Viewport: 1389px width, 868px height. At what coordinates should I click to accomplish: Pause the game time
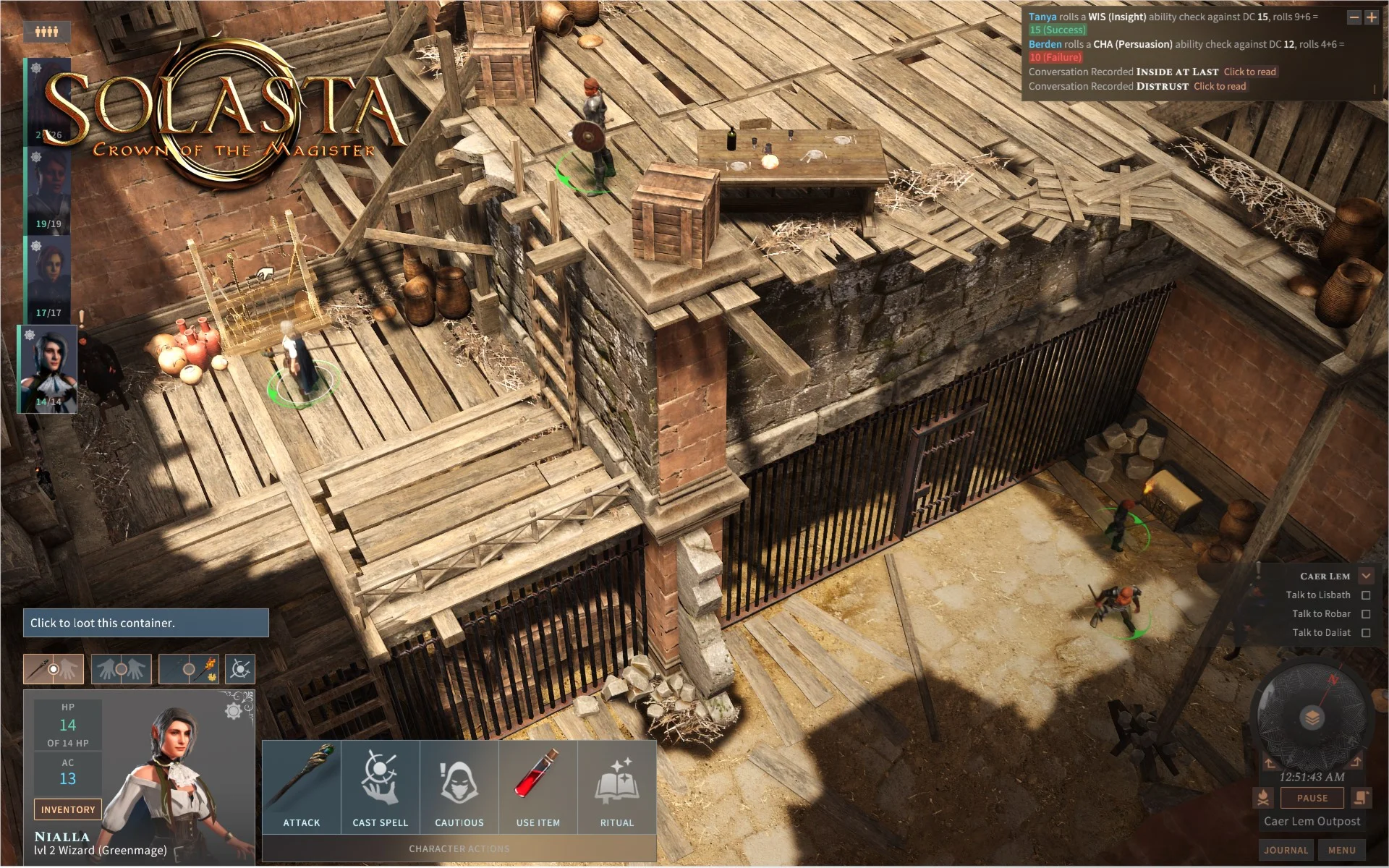[x=1312, y=798]
